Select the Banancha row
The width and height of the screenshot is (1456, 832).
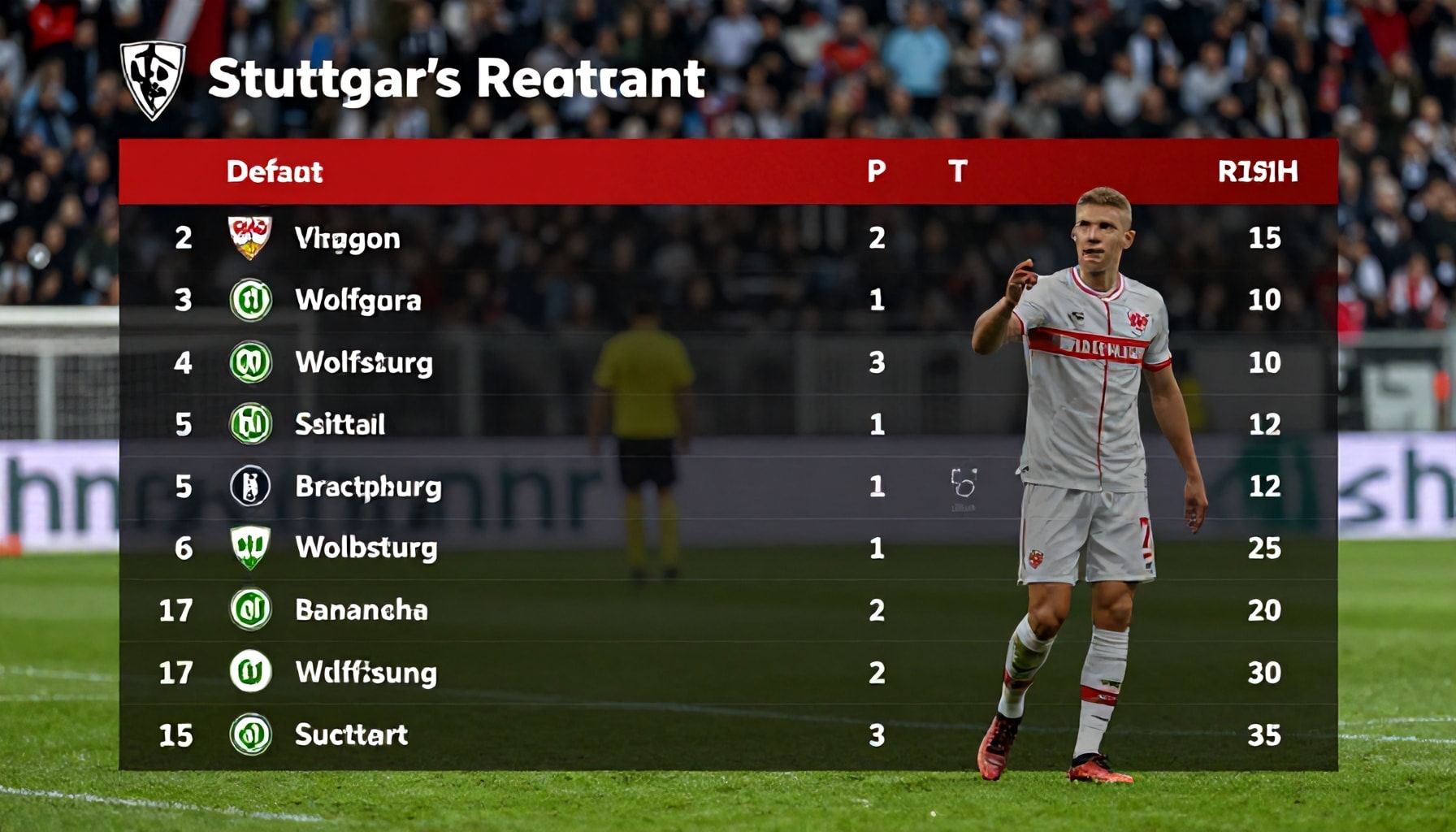pos(361,610)
